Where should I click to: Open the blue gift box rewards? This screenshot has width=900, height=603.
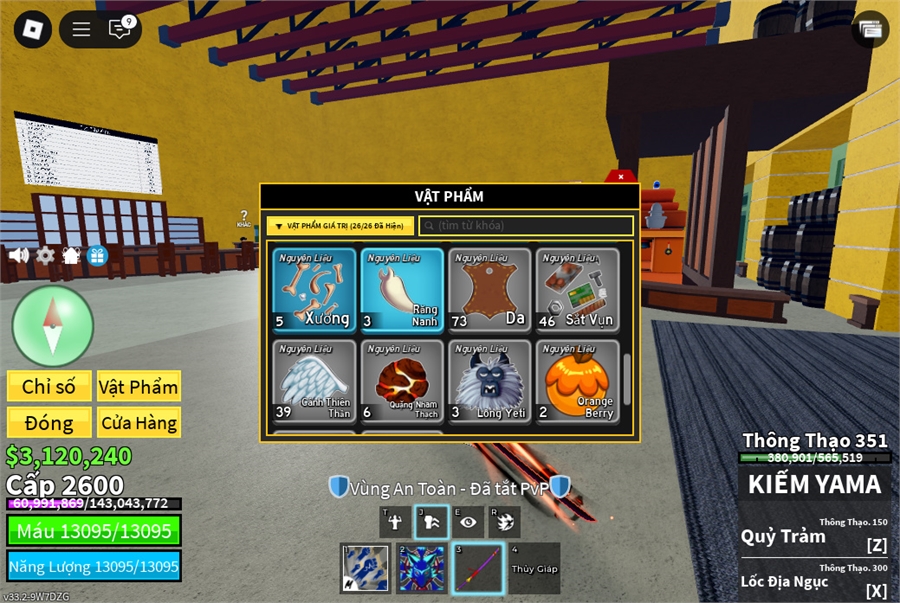[x=97, y=255]
